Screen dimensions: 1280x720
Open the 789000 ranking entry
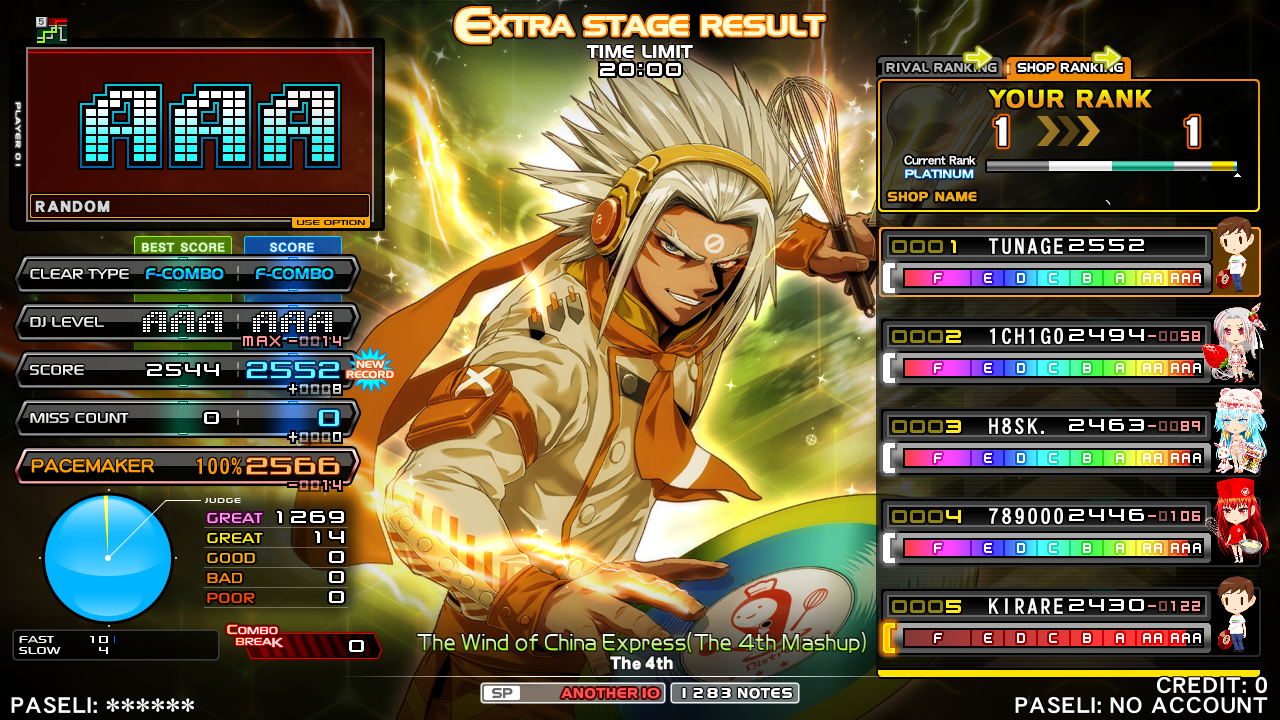(1046, 532)
